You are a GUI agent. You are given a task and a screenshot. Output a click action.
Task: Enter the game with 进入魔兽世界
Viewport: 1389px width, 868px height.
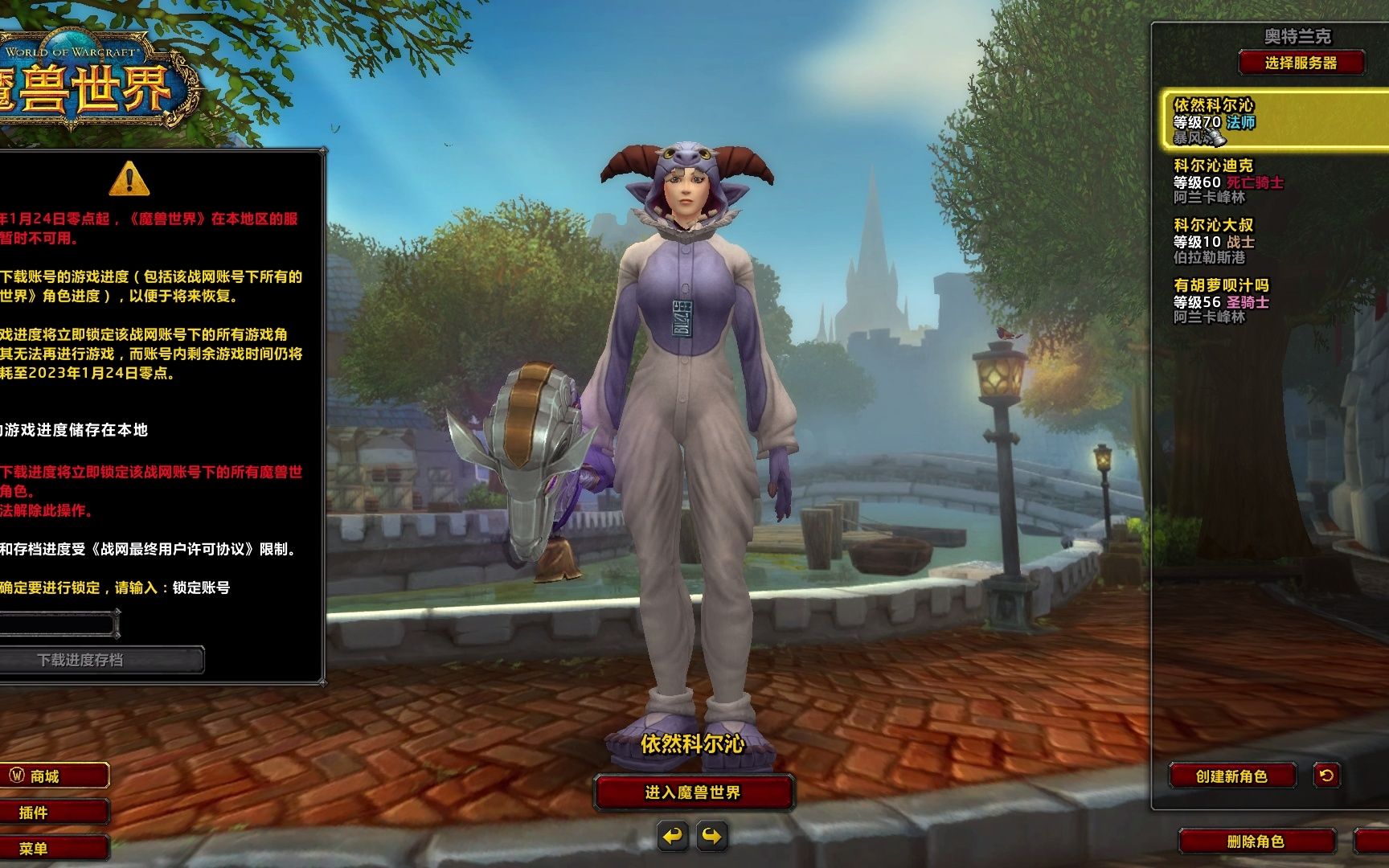pos(693,792)
